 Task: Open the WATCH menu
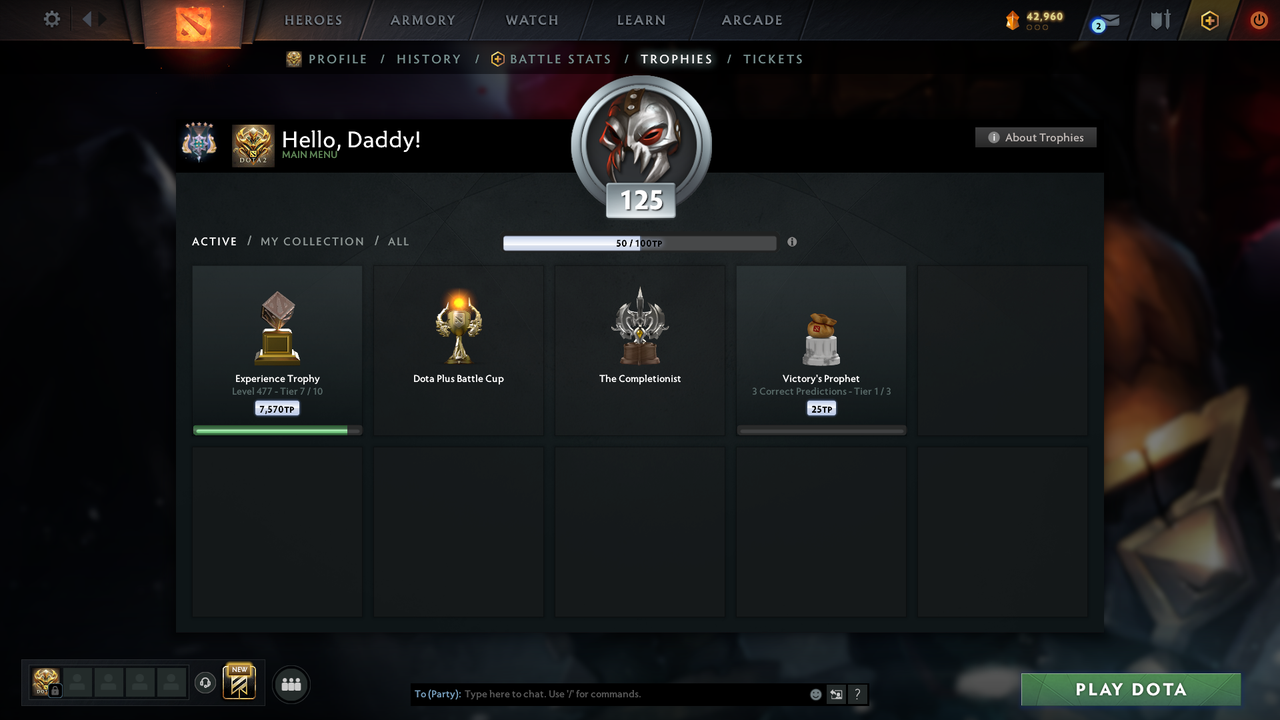point(531,20)
